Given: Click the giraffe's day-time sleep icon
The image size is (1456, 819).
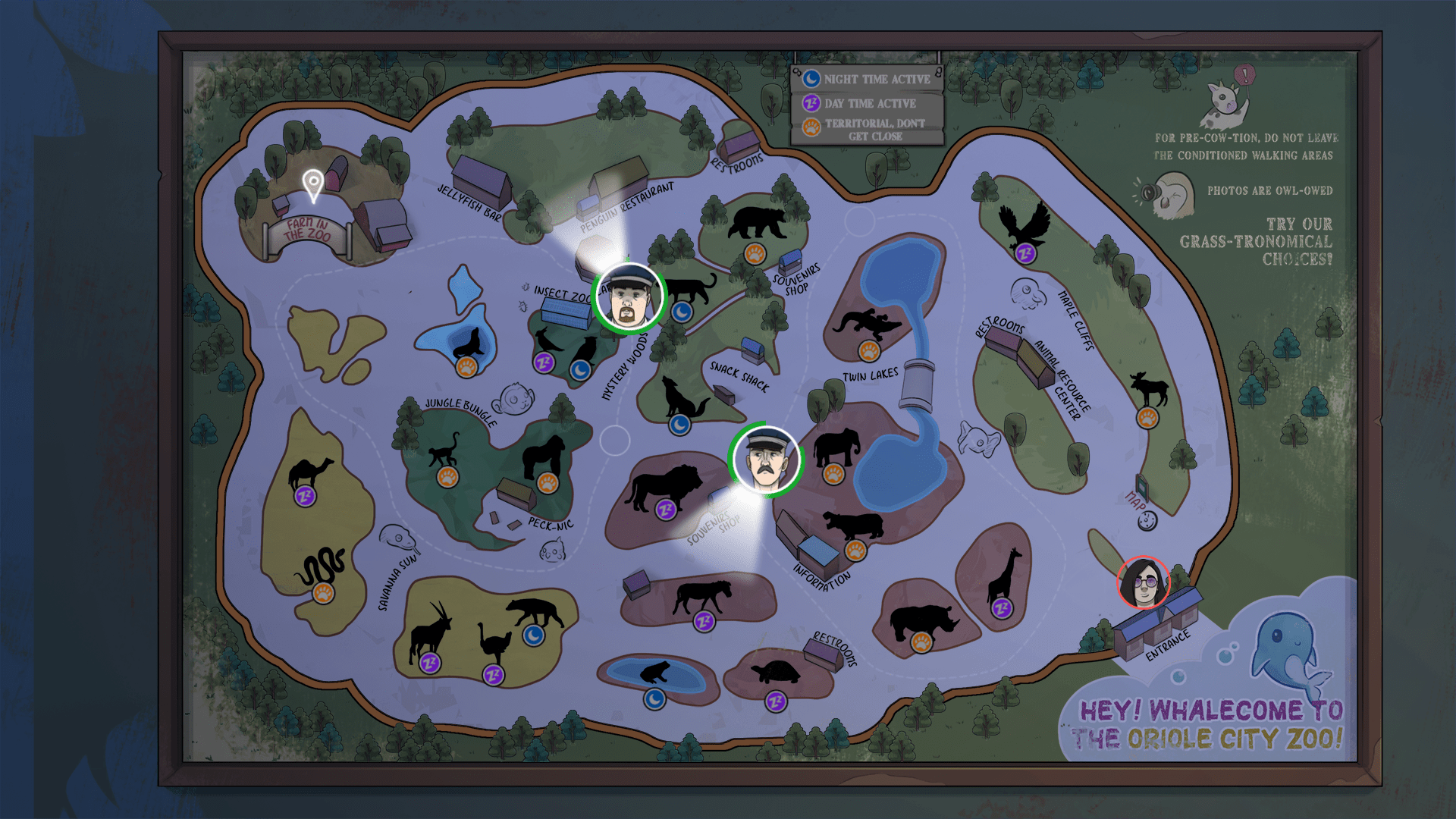Looking at the screenshot, I should point(1002,607).
